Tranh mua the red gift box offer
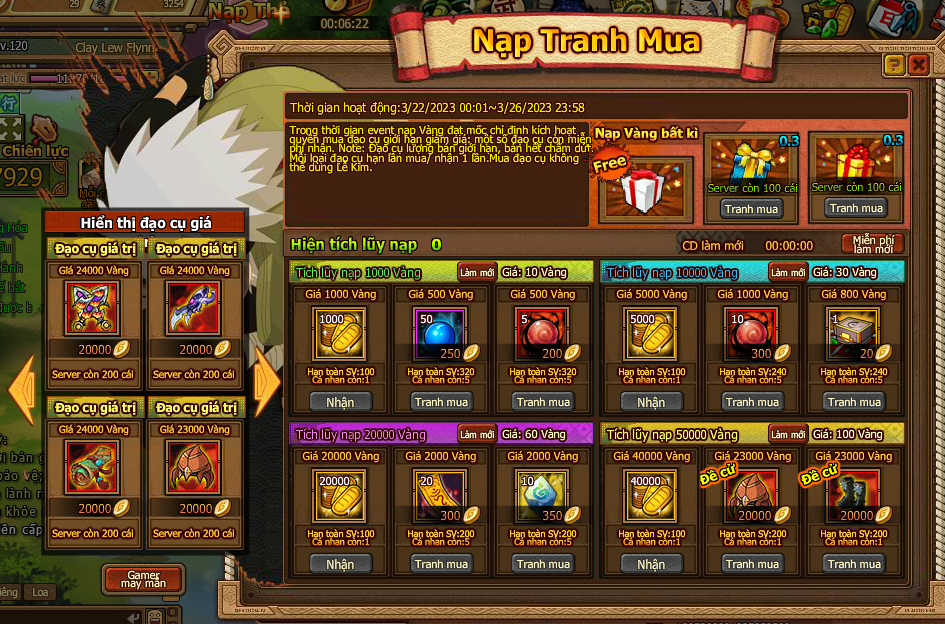 (x=856, y=208)
